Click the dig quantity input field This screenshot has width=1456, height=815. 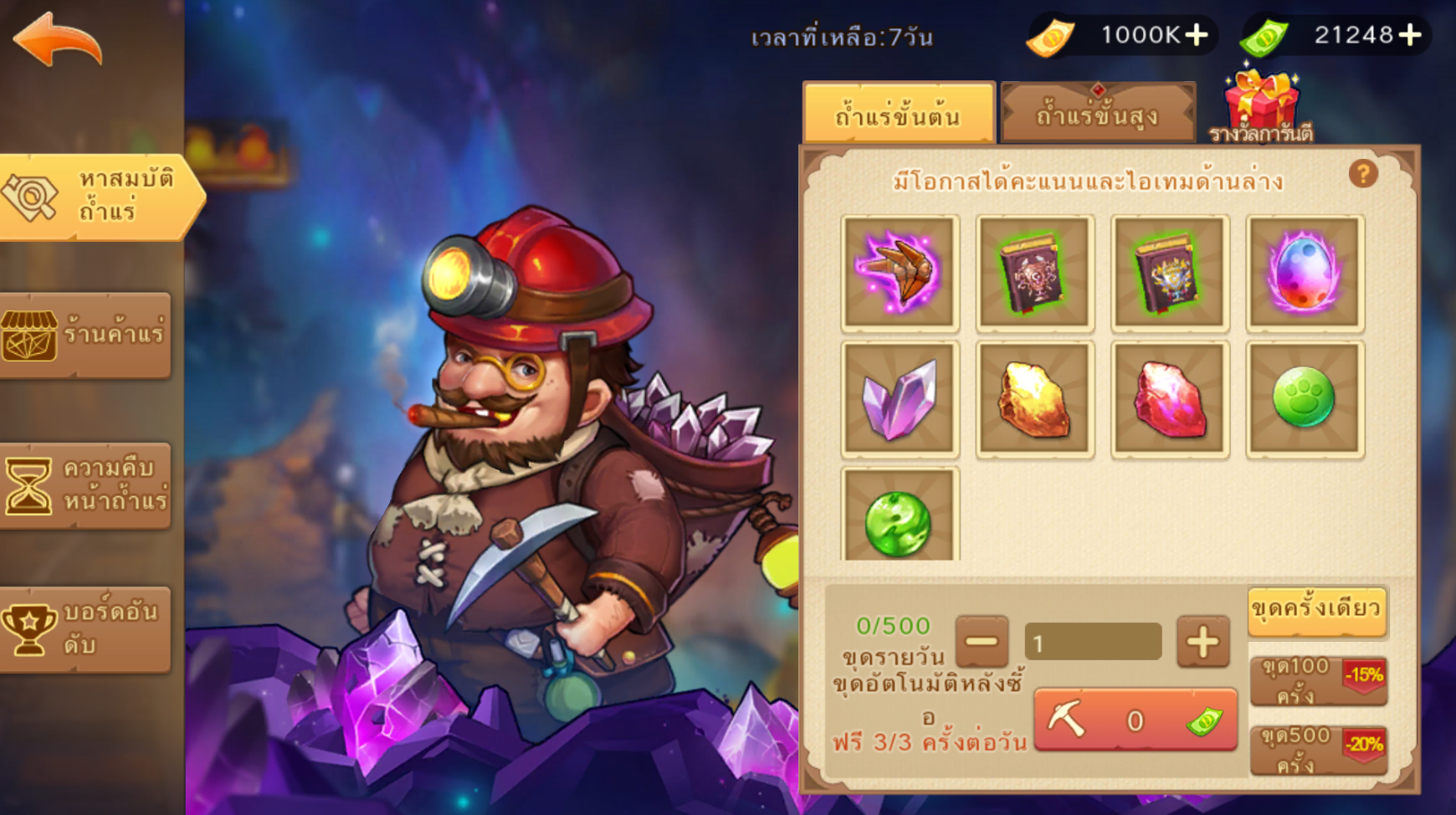(x=1093, y=643)
